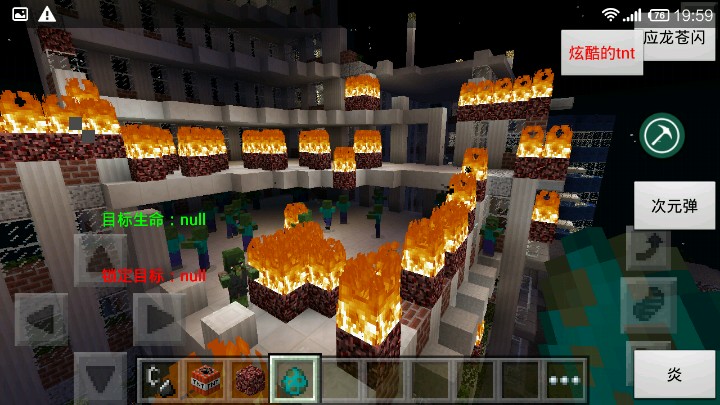Fire the 次元弹 skill

pos(675,206)
